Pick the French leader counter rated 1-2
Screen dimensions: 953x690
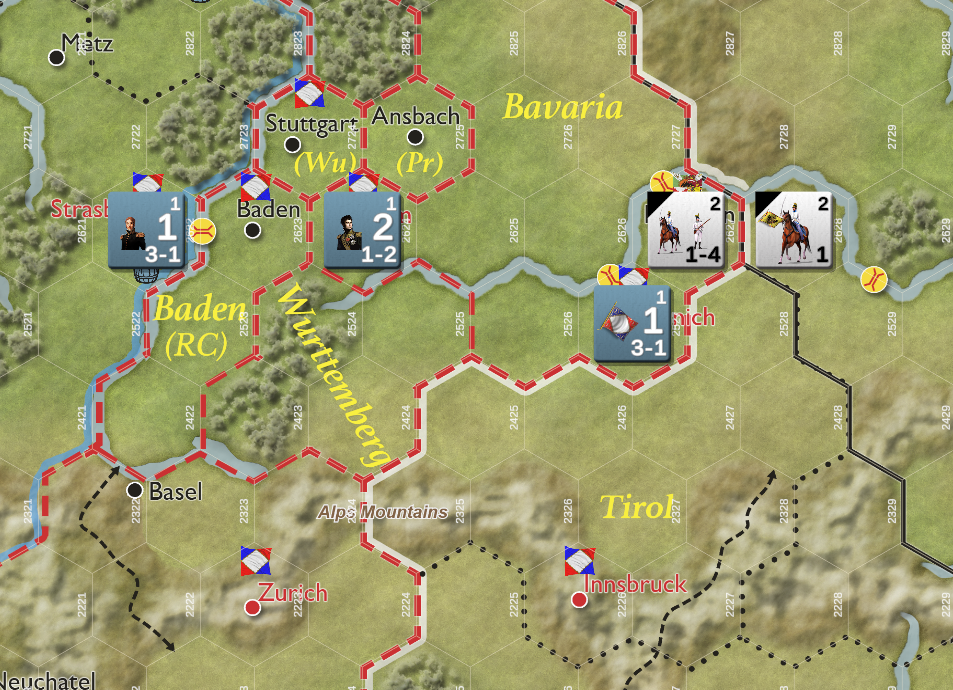pos(362,230)
